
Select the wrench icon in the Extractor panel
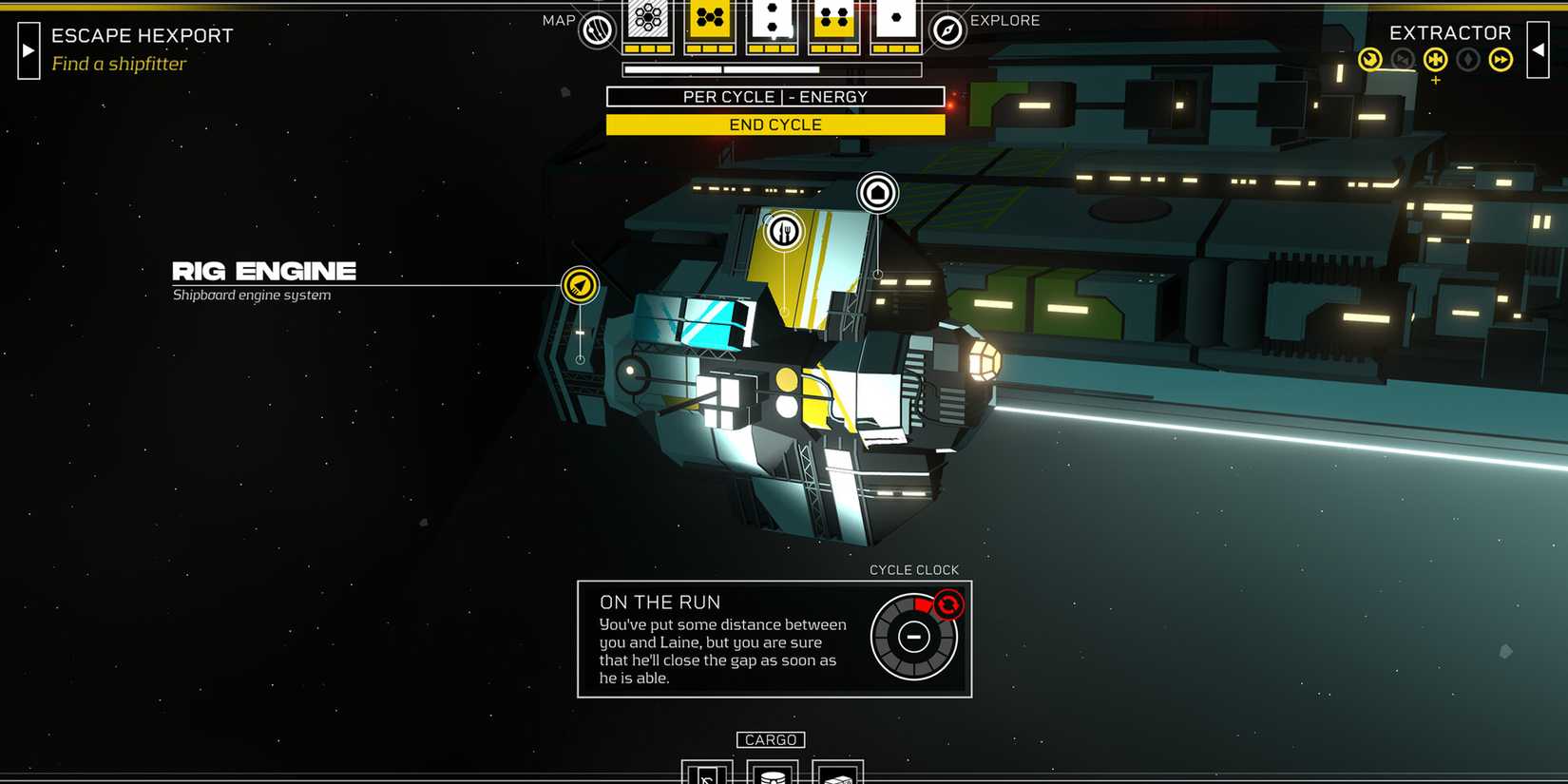click(x=1370, y=59)
